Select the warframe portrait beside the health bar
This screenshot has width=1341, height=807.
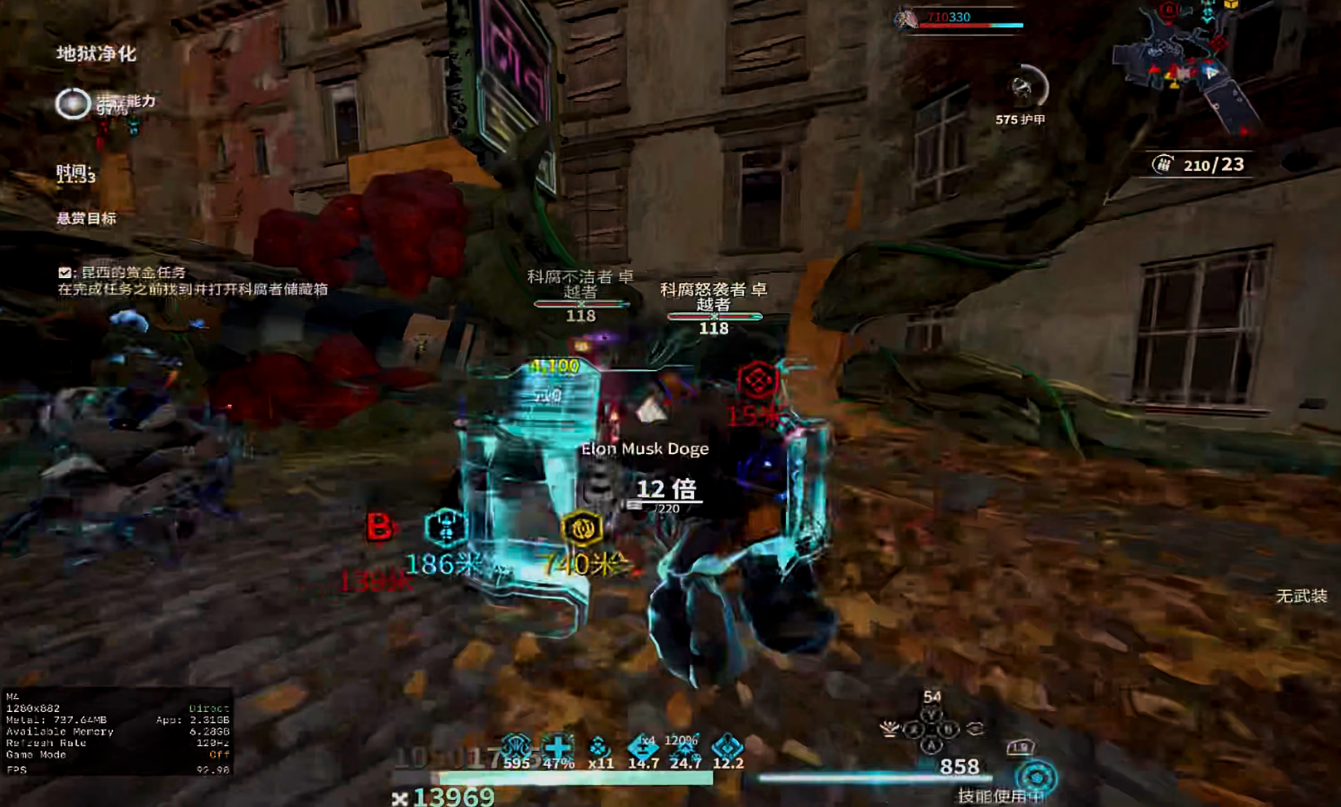pos(907,18)
